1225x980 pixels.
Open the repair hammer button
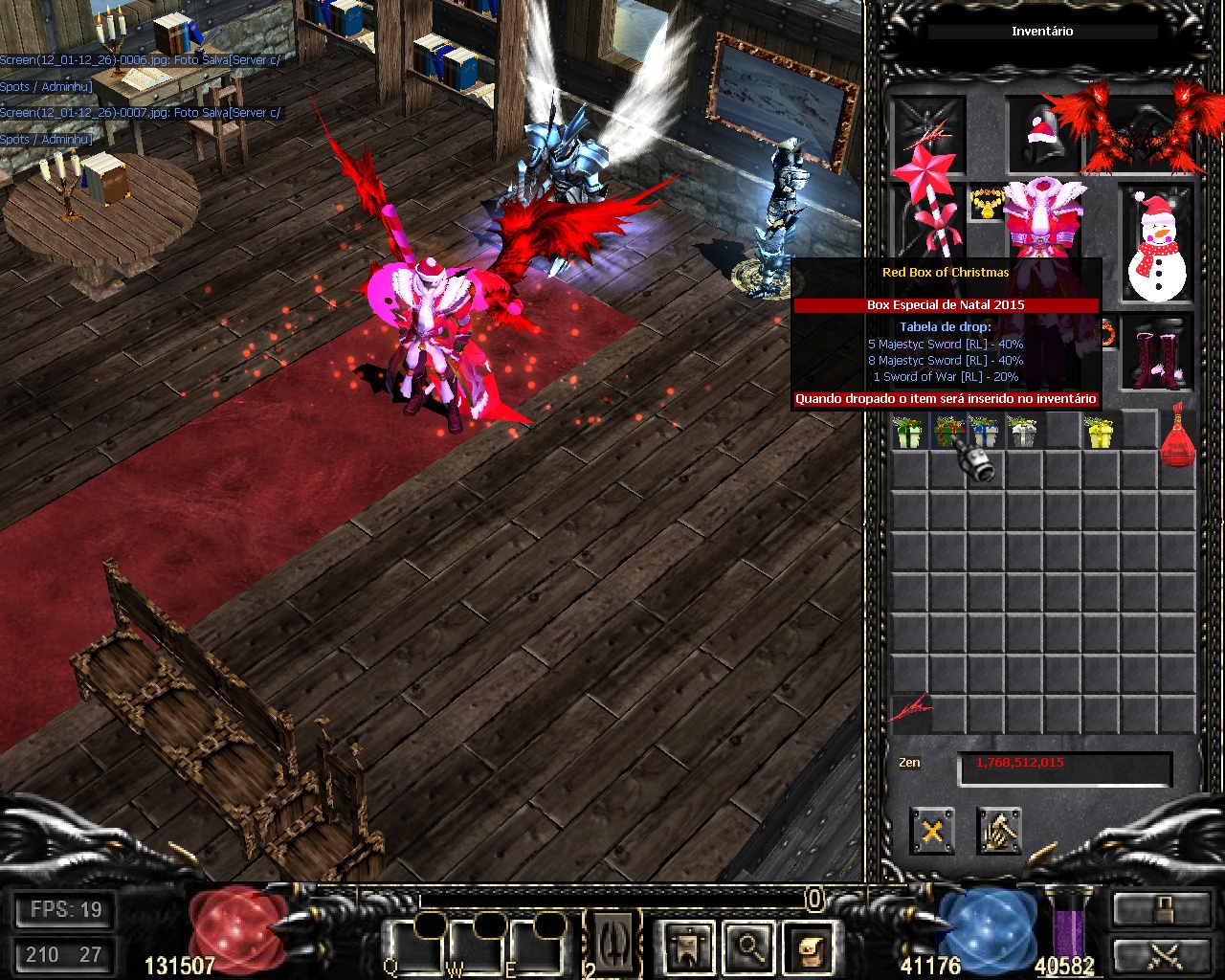pos(999,831)
